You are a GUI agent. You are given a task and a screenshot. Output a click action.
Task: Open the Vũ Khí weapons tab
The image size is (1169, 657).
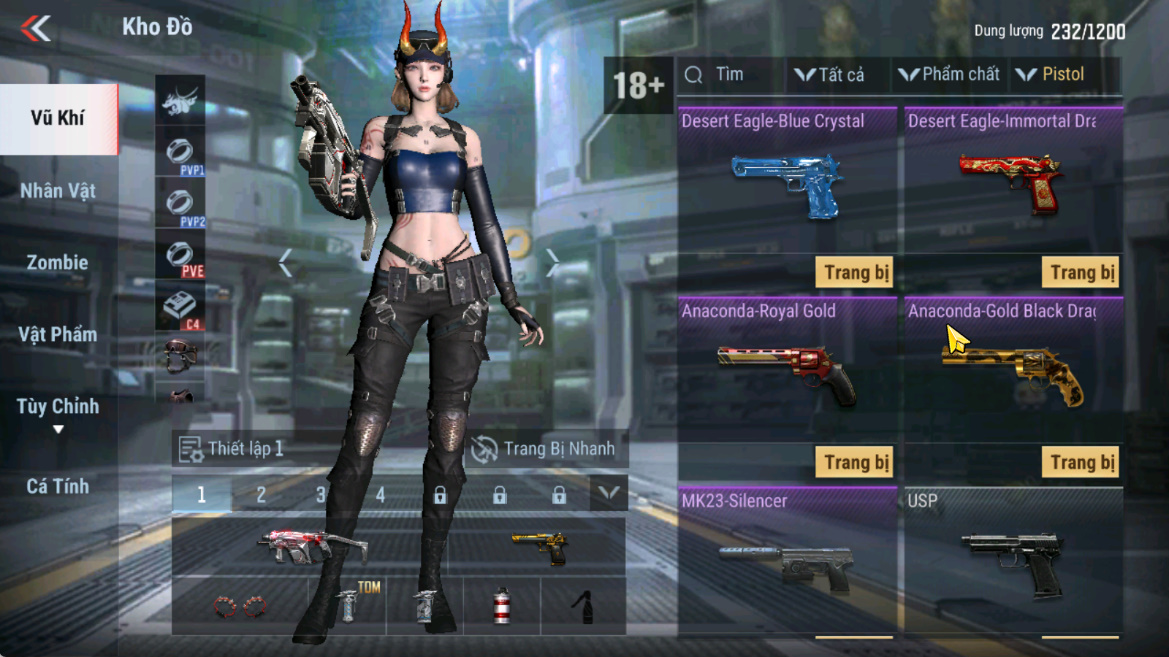[58, 118]
